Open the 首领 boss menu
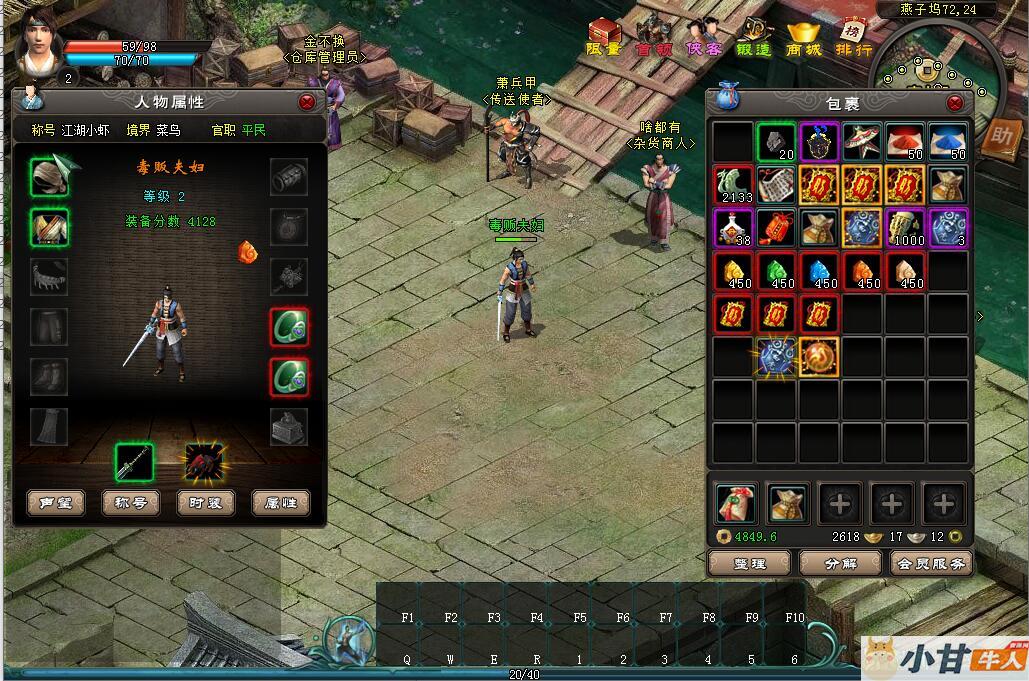Screen dimensions: 1029x681 [654, 38]
